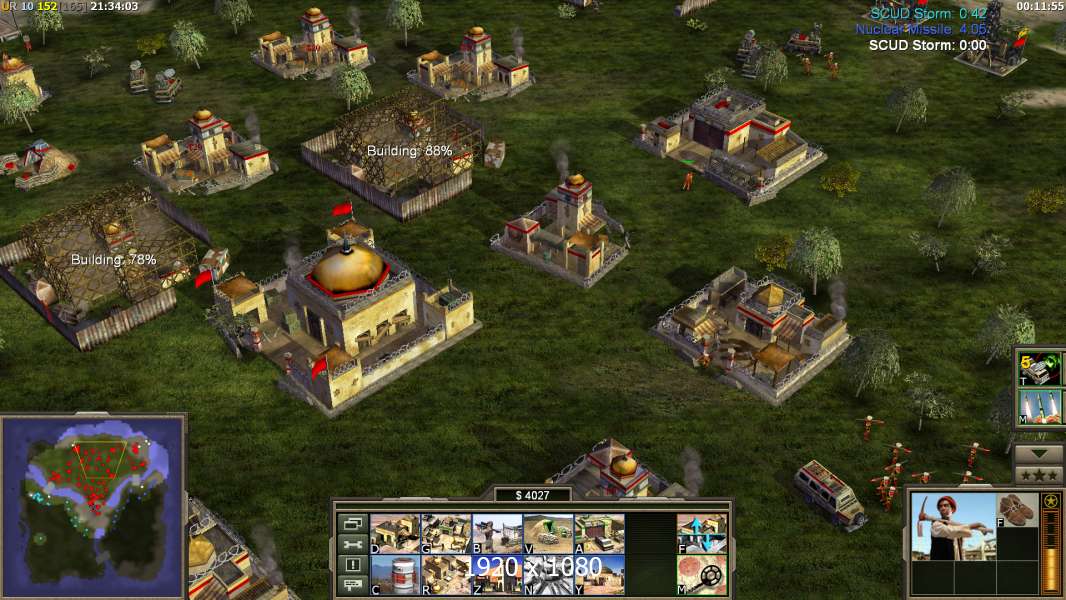The height and width of the screenshot is (600, 1066).
Task: Collapse the shortcut panel with down arrow
Action: coord(1038,454)
